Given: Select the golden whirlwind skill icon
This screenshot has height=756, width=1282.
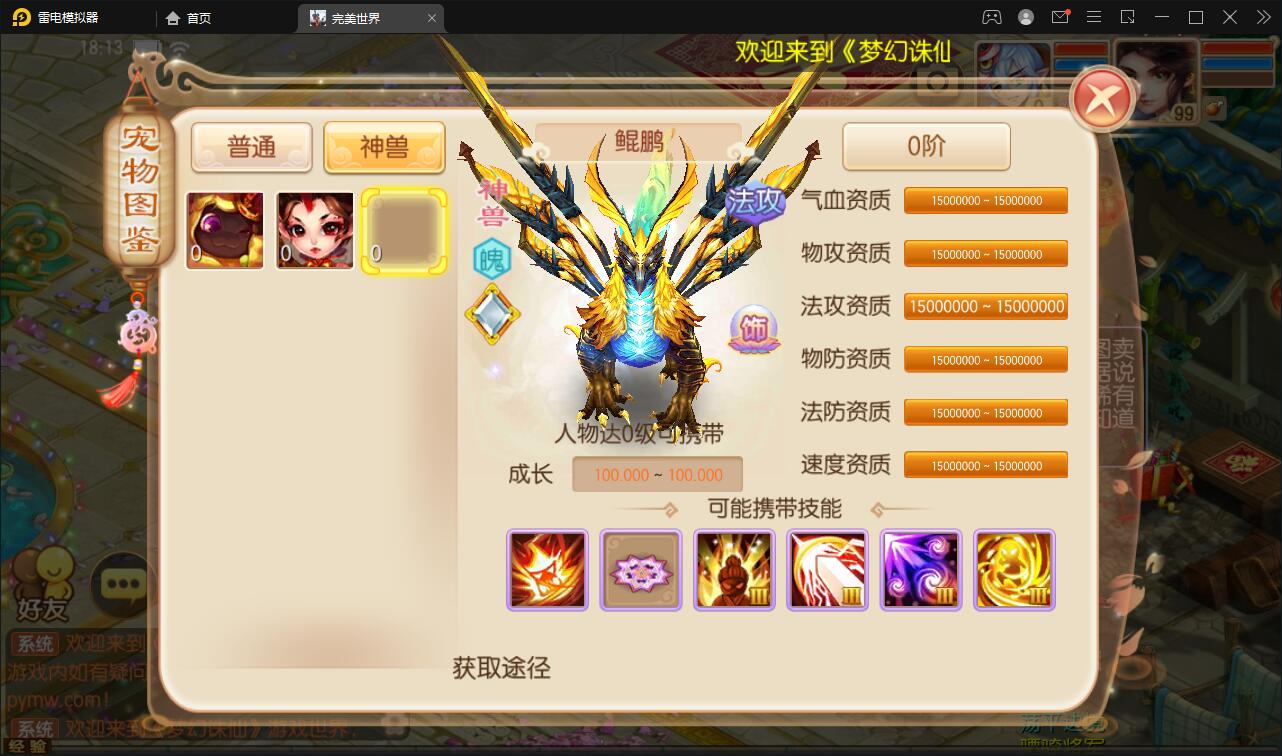Looking at the screenshot, I should coord(1013,570).
